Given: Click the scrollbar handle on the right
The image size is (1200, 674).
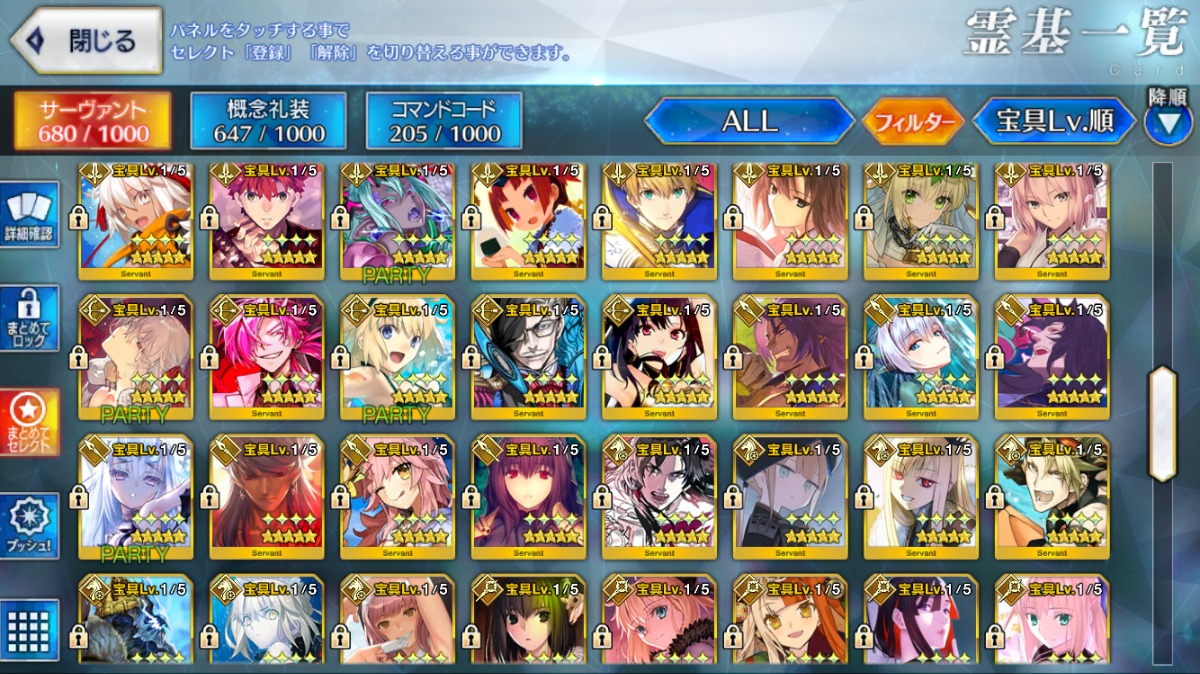Looking at the screenshot, I should [x=1162, y=424].
